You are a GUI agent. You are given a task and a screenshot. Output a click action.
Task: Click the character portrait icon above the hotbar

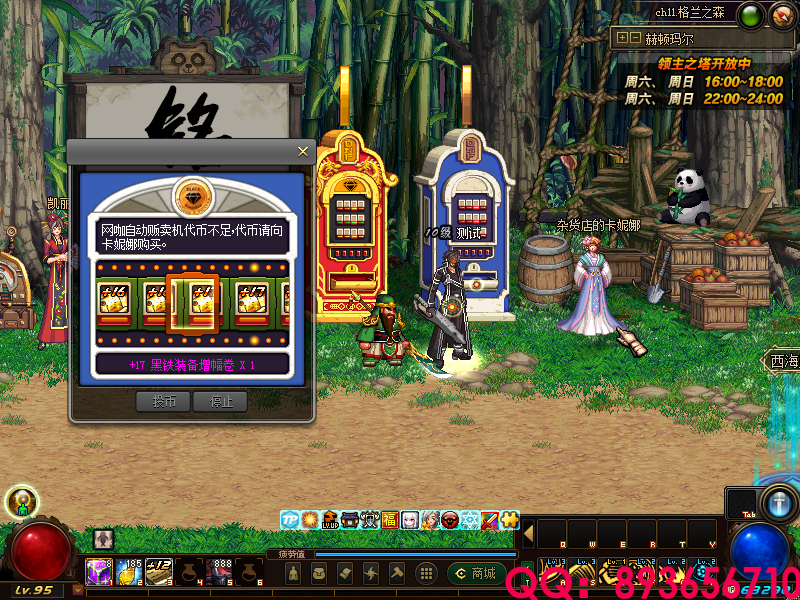pyautogui.click(x=104, y=539)
